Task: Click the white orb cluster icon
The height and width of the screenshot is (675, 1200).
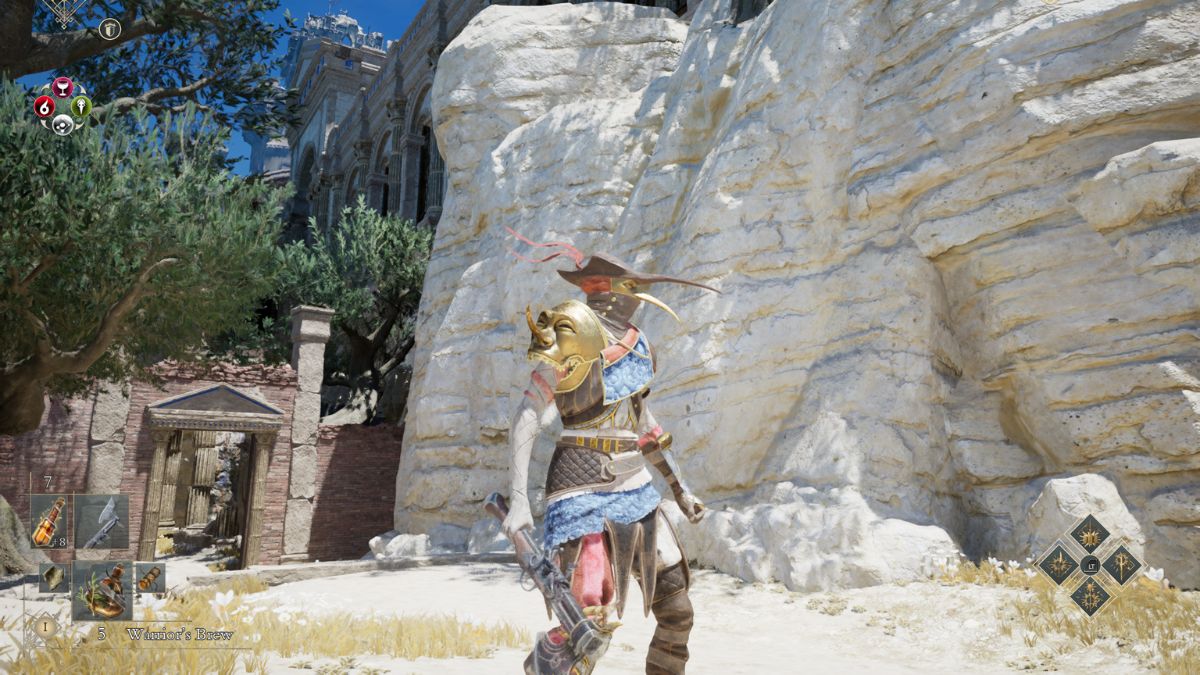Action: [x=63, y=124]
